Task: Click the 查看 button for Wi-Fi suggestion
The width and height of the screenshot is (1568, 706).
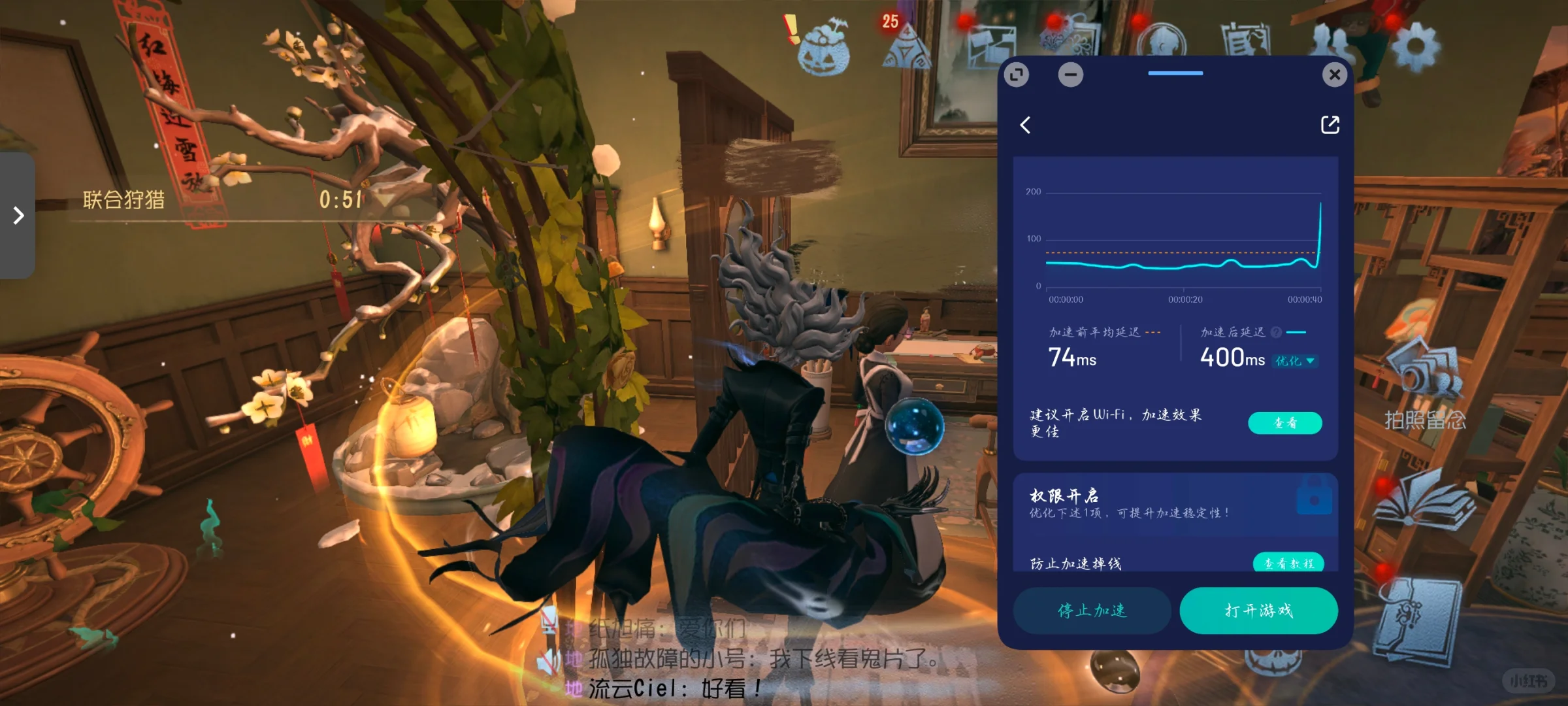Action: [1284, 423]
